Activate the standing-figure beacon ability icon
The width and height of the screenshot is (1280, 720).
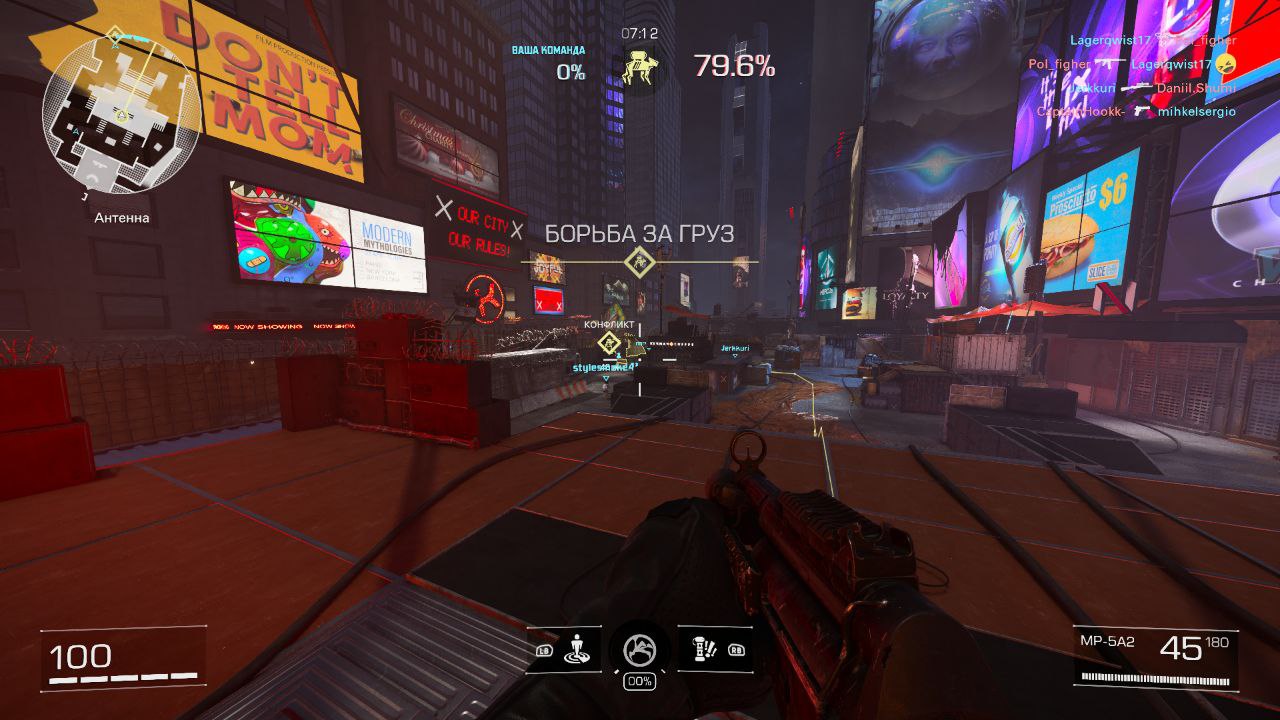point(575,650)
